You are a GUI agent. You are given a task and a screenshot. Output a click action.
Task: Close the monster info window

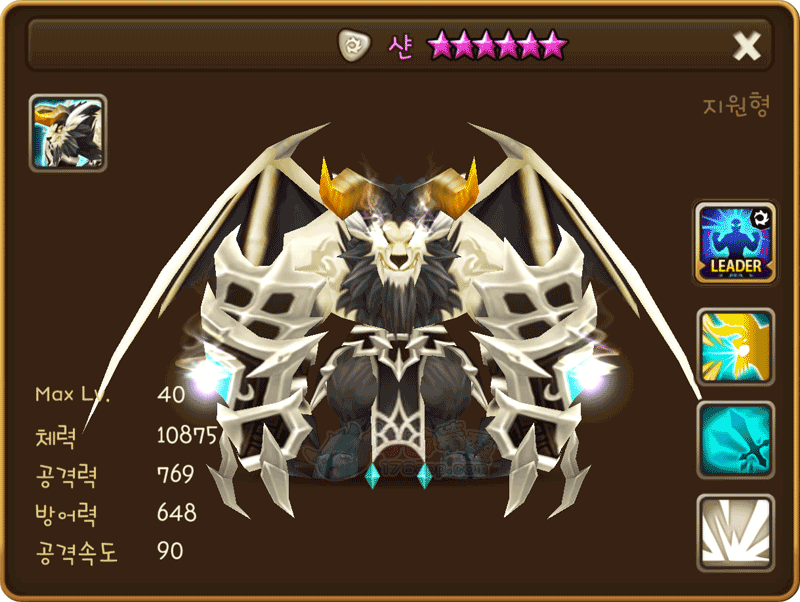pos(747,45)
